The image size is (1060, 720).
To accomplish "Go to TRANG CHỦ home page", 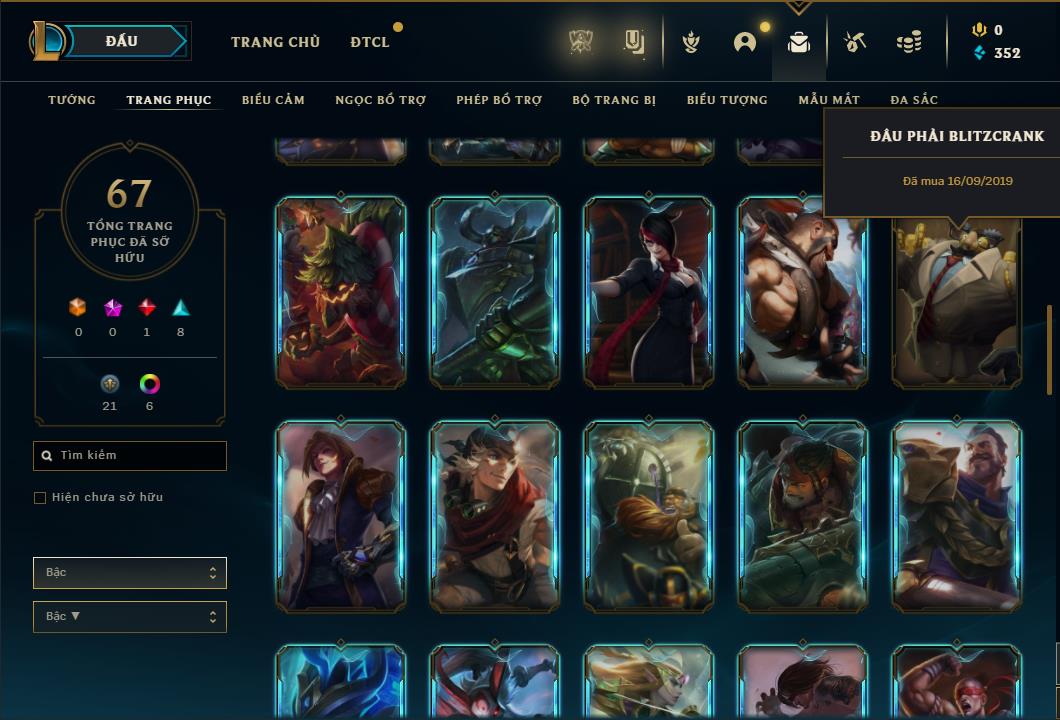I will click(275, 42).
